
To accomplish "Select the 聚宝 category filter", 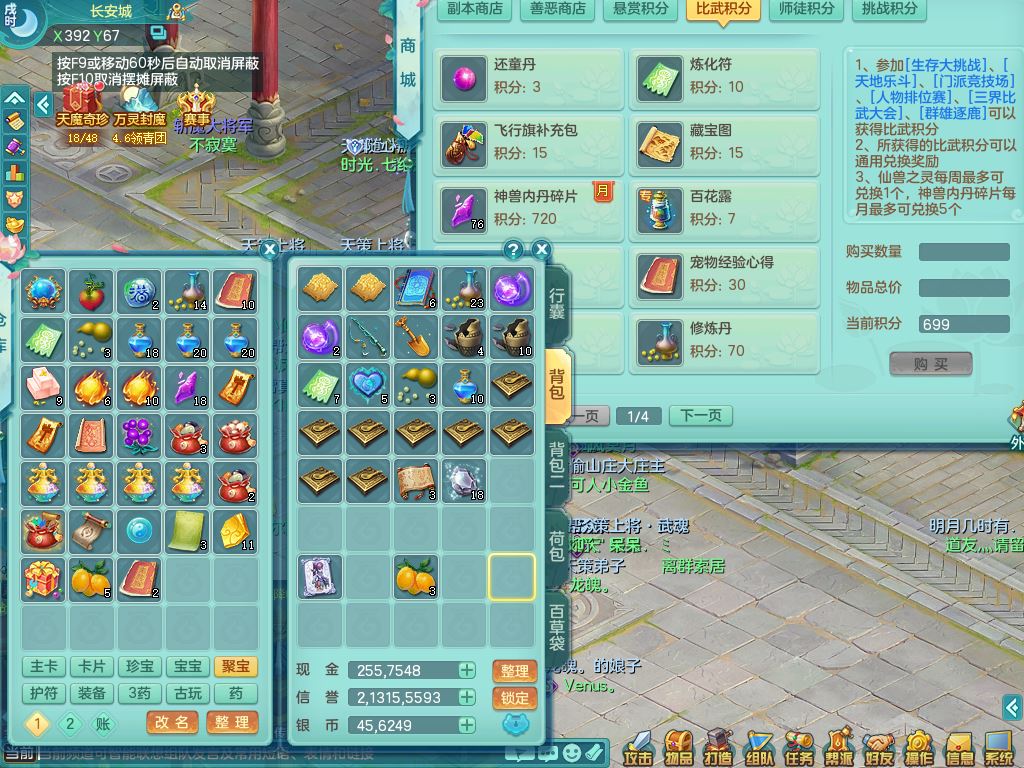I will 235,666.
